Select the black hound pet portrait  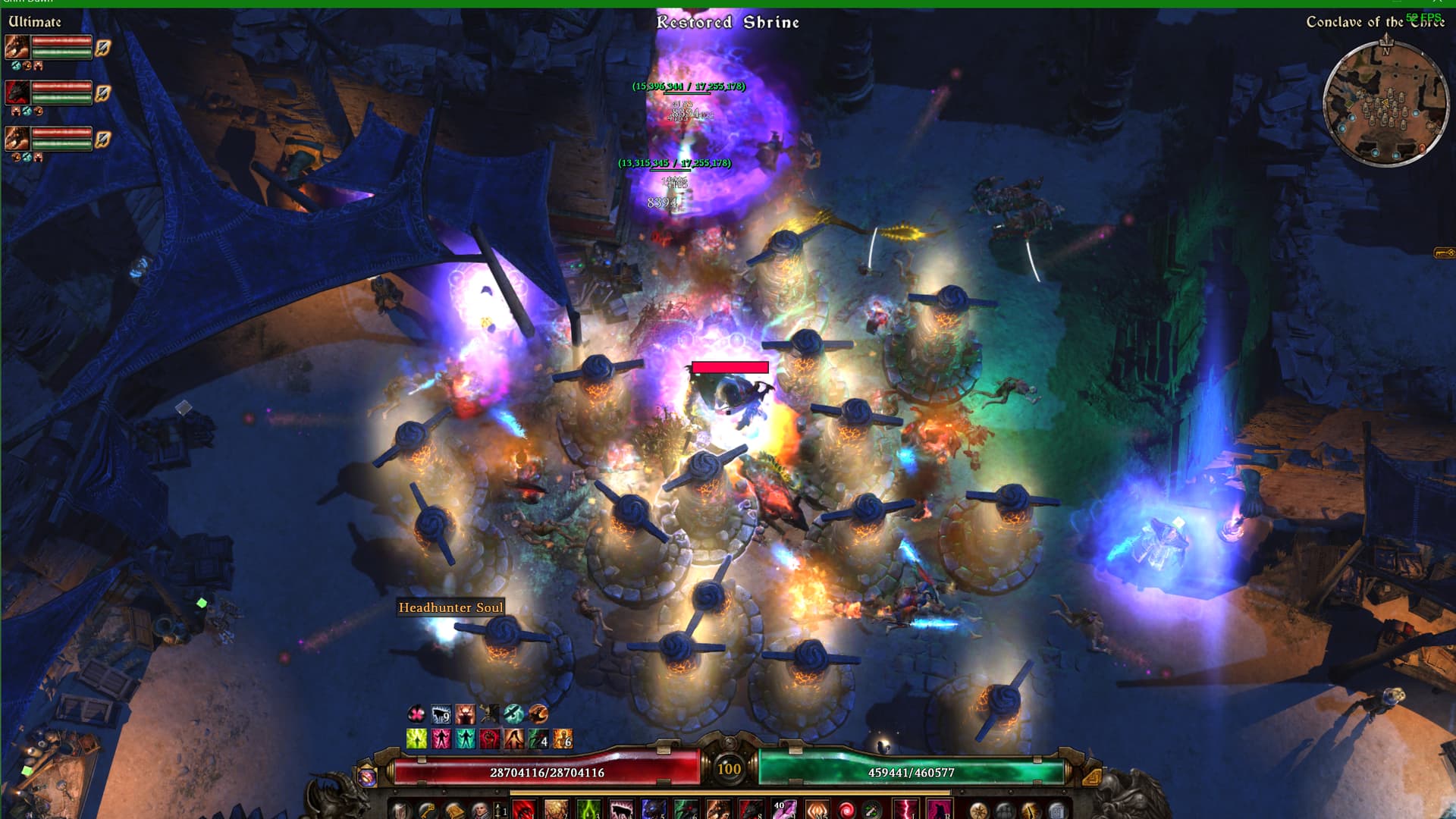[x=17, y=93]
